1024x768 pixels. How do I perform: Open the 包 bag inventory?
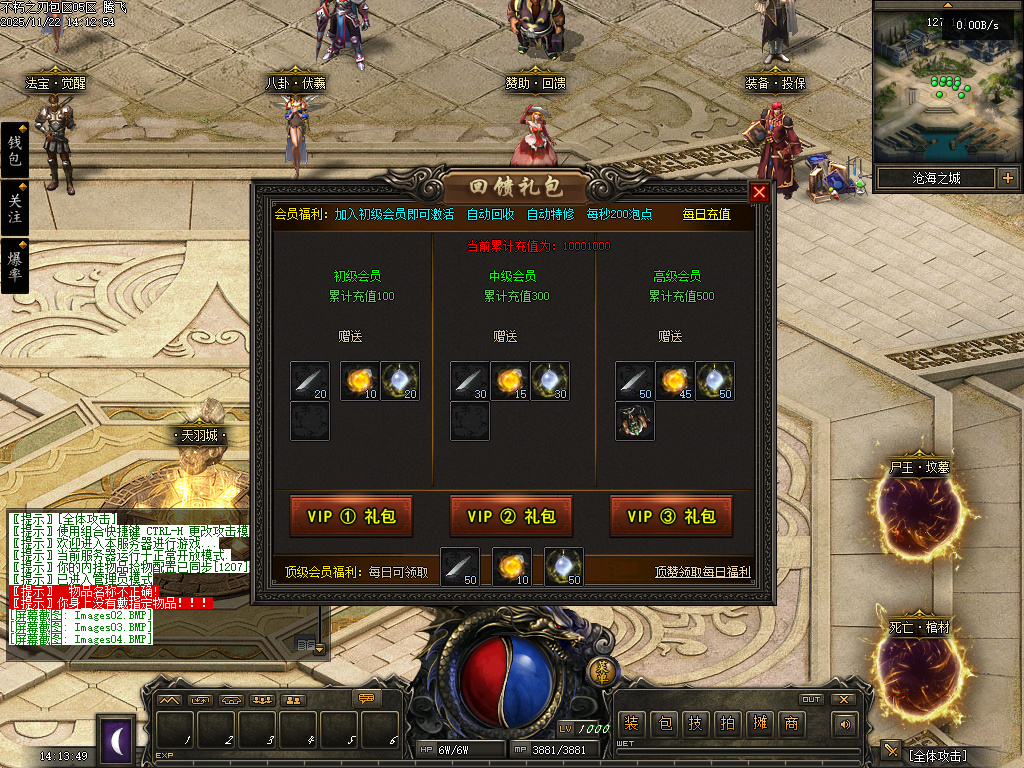pyautogui.click(x=664, y=724)
